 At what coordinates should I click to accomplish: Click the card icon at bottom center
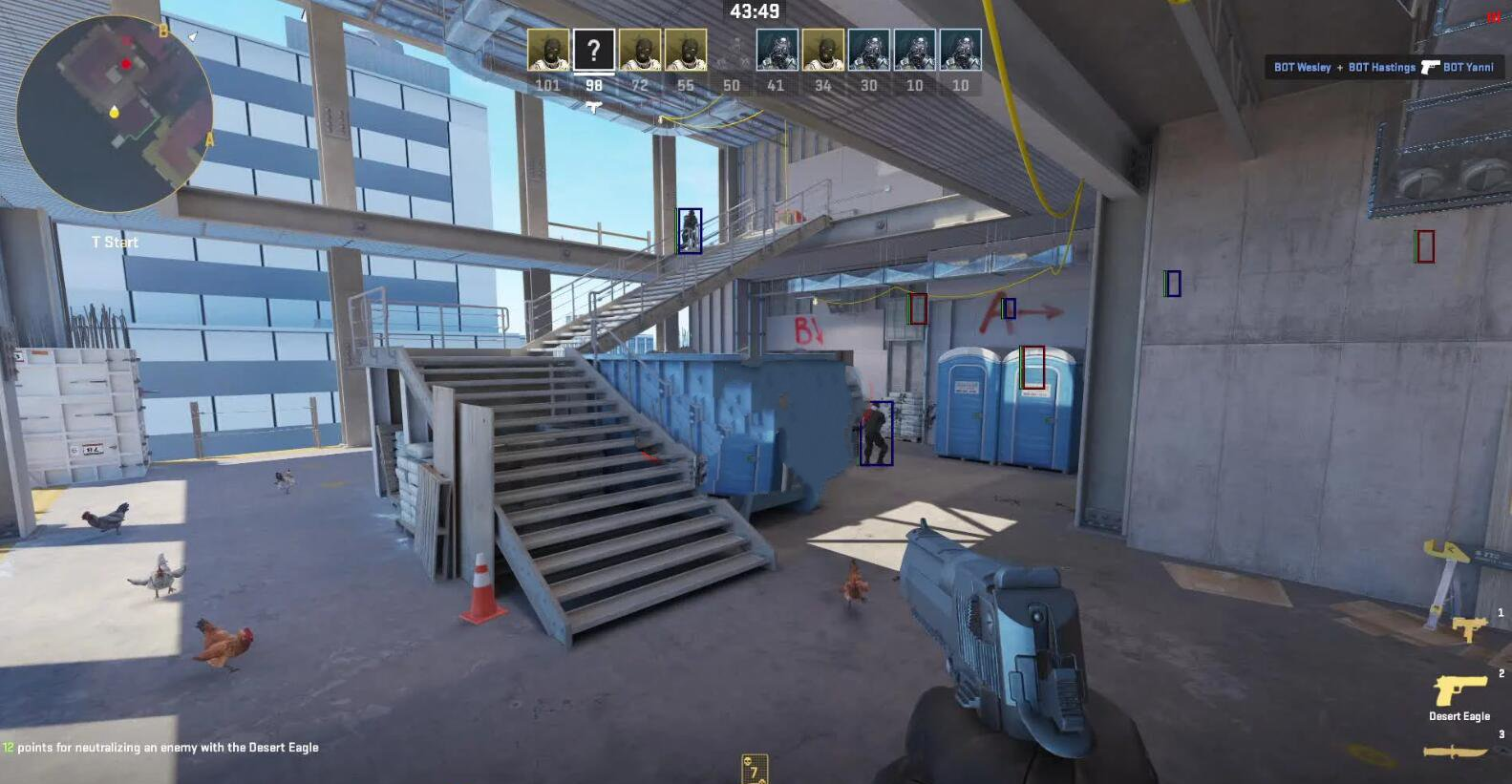click(x=754, y=769)
